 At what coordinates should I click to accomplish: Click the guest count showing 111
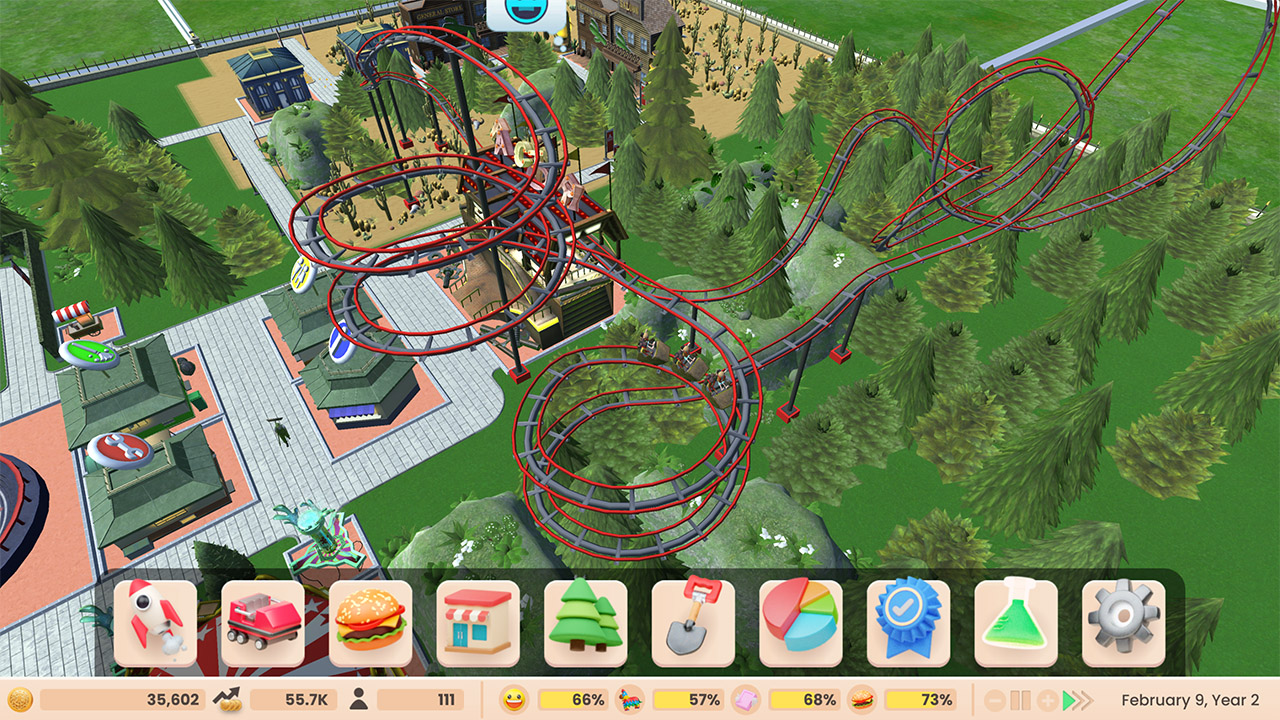(x=420, y=700)
